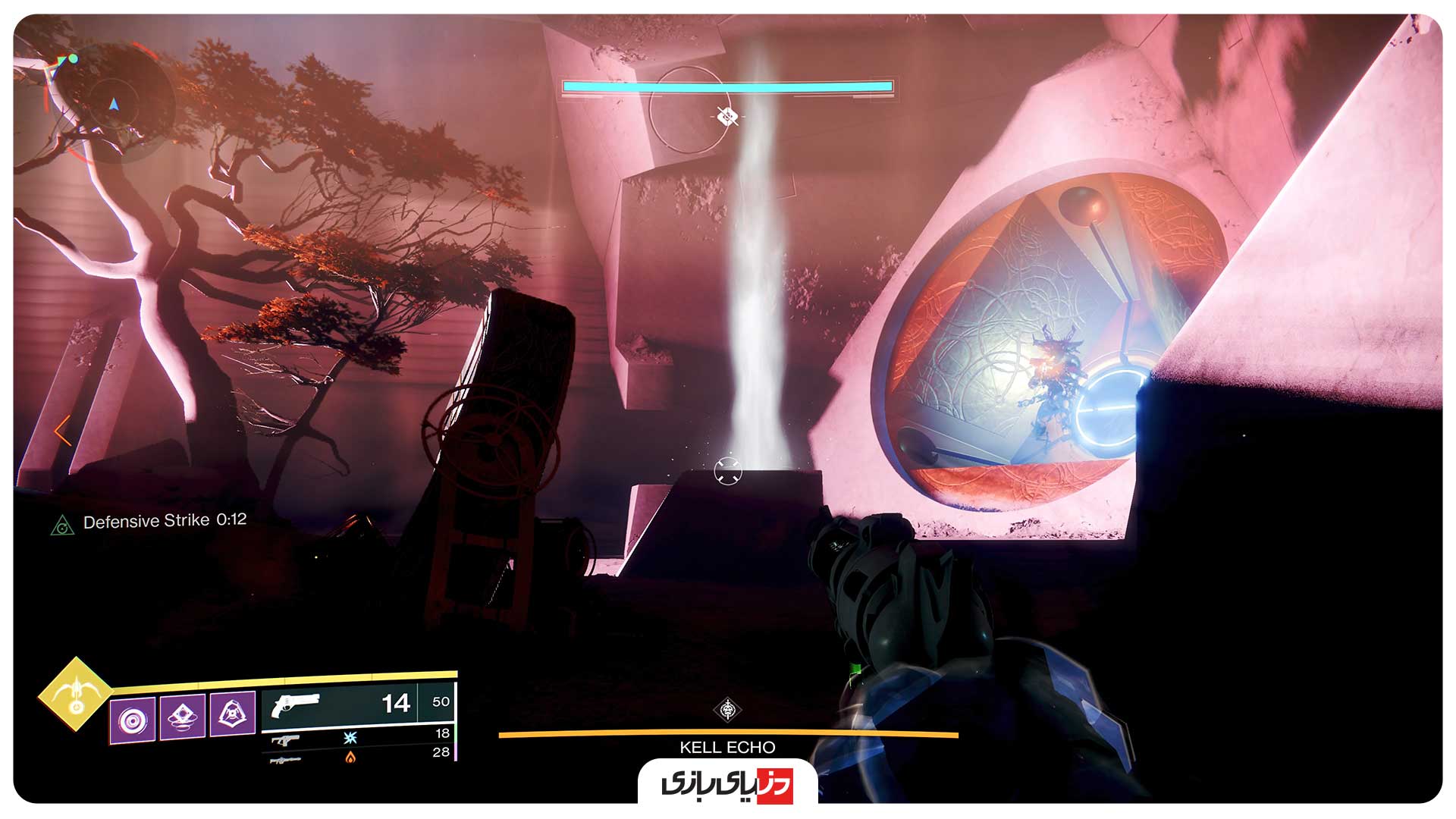Click the circular radar in the corner
Viewport: 1456px width, 819px height.
point(114,104)
